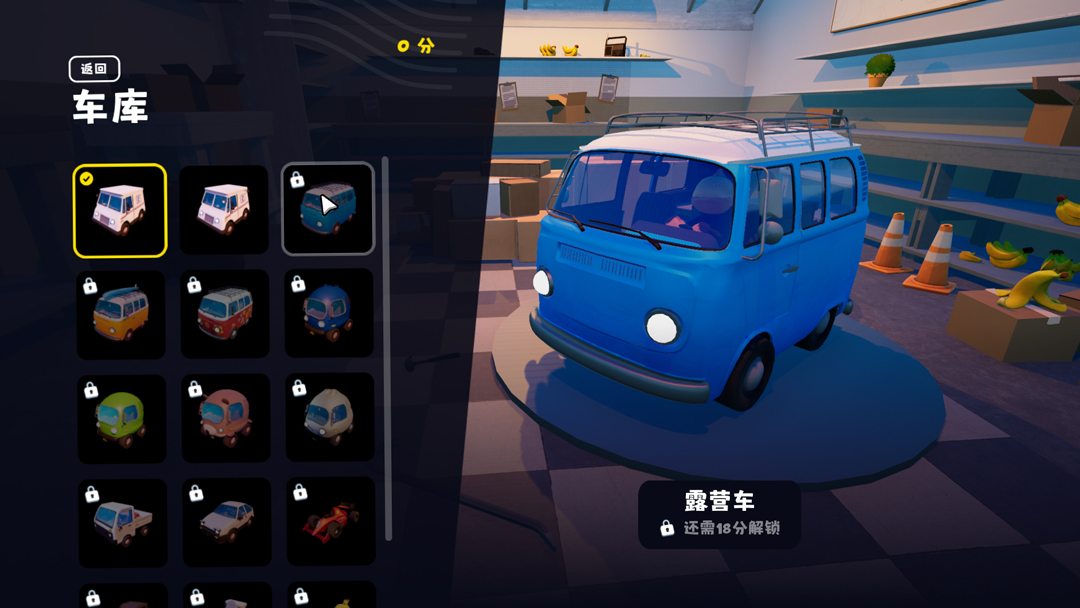This screenshot has height=608, width=1080.
Task: Select the equipped white delivery van with checkmark
Action: (x=120, y=211)
